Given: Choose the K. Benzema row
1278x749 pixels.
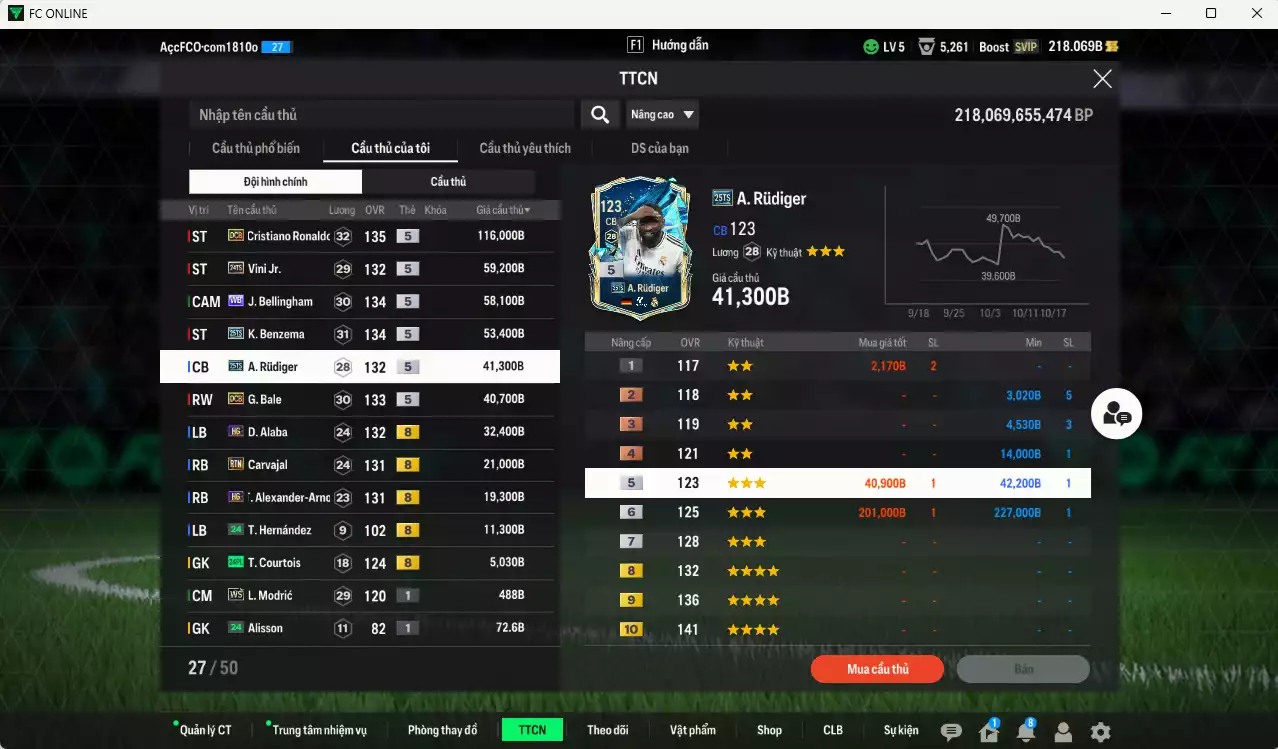Looking at the screenshot, I should (360, 334).
